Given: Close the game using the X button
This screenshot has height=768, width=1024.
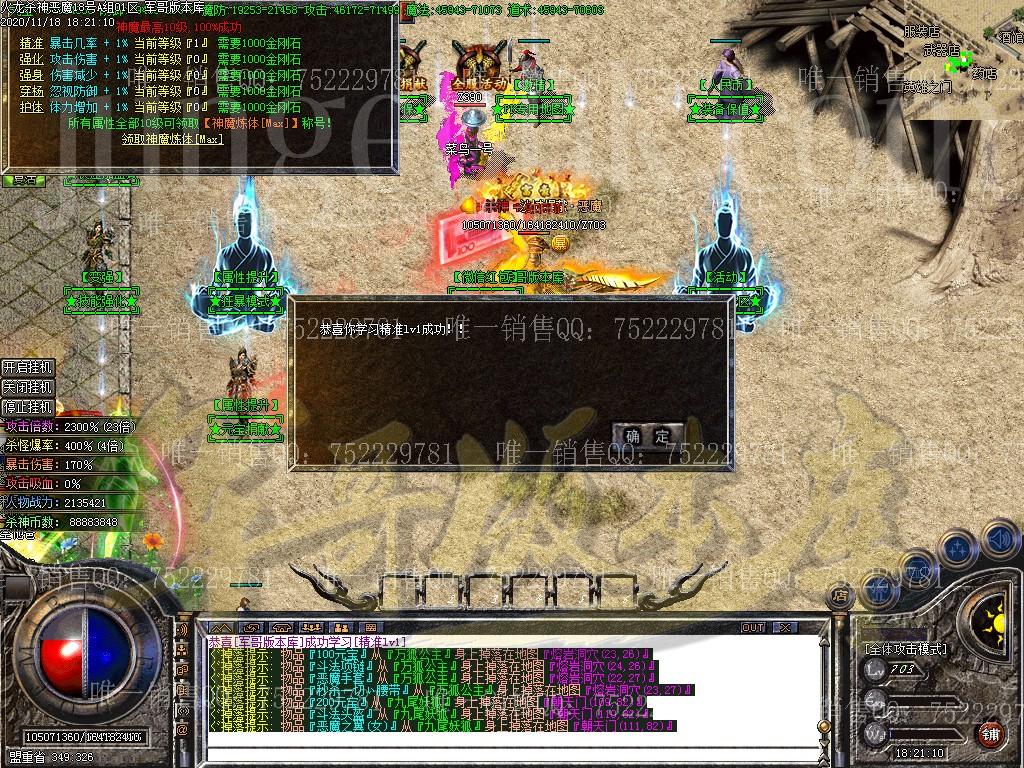Looking at the screenshot, I should pos(785,628).
